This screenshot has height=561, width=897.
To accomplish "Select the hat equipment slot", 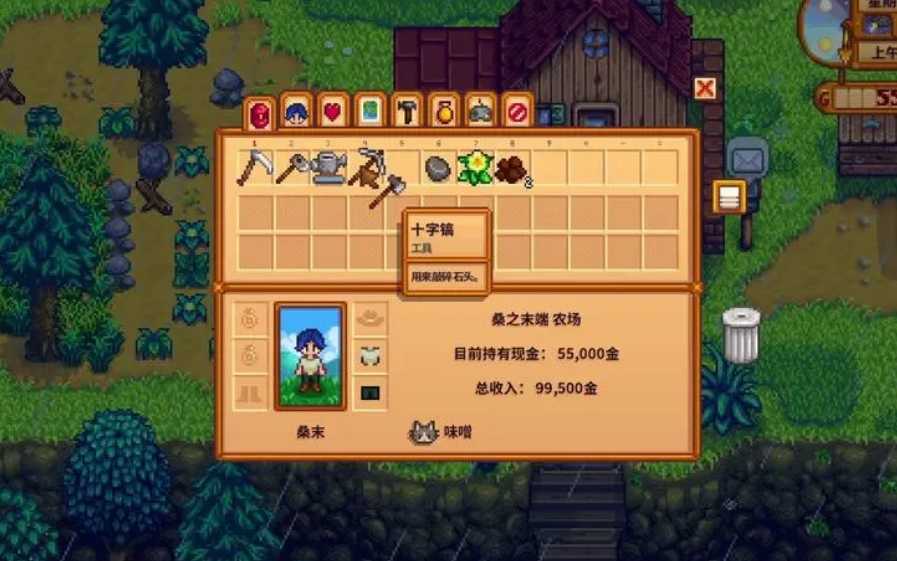I will [371, 319].
